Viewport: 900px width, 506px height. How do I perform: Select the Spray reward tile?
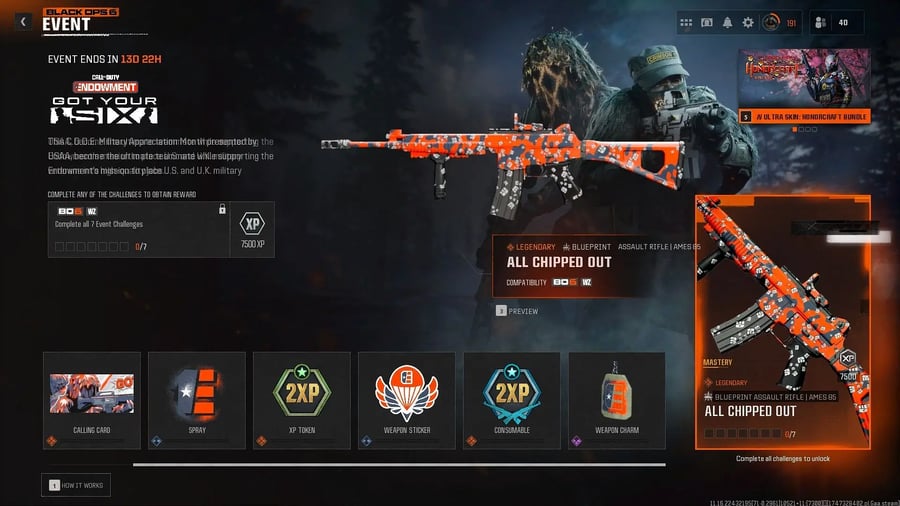[196, 399]
